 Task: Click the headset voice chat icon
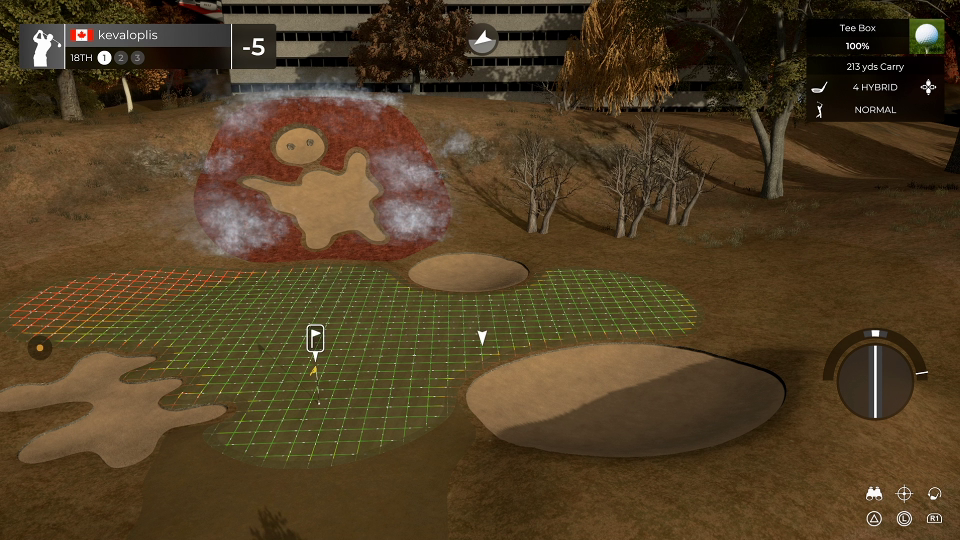(x=934, y=493)
